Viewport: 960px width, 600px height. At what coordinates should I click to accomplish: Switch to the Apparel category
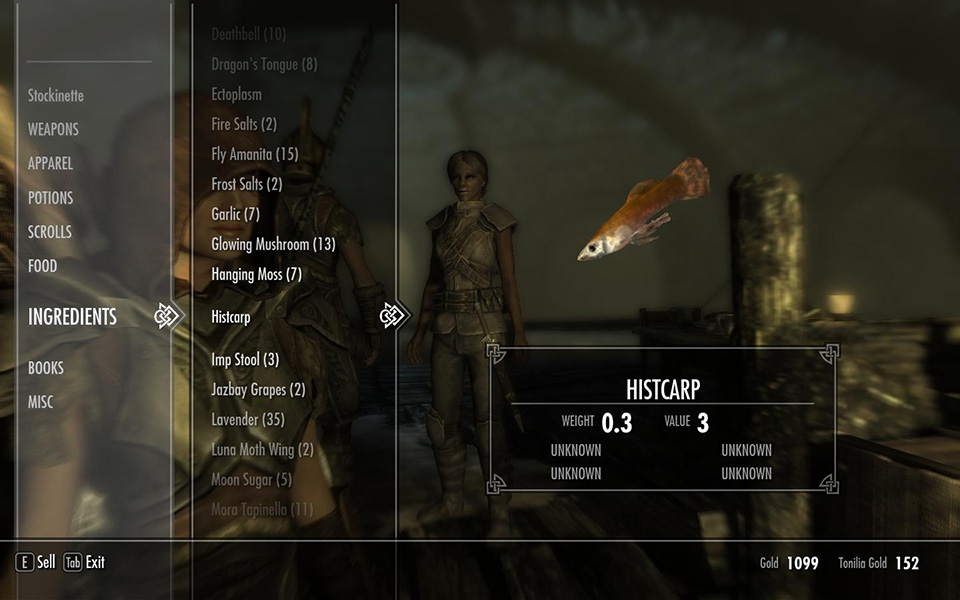pos(50,164)
